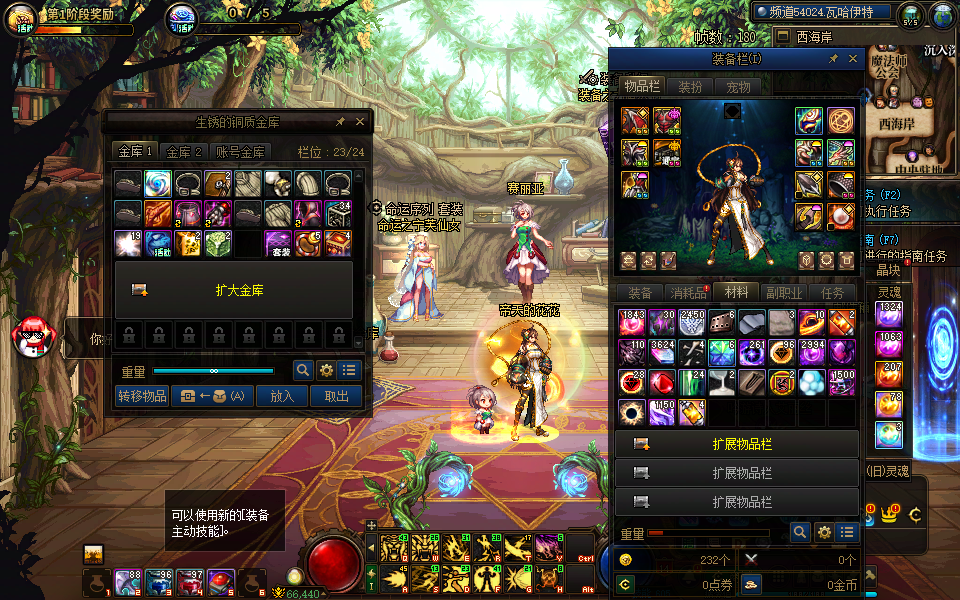
Task: Open the 宠物 pet tab
Action: 738,87
